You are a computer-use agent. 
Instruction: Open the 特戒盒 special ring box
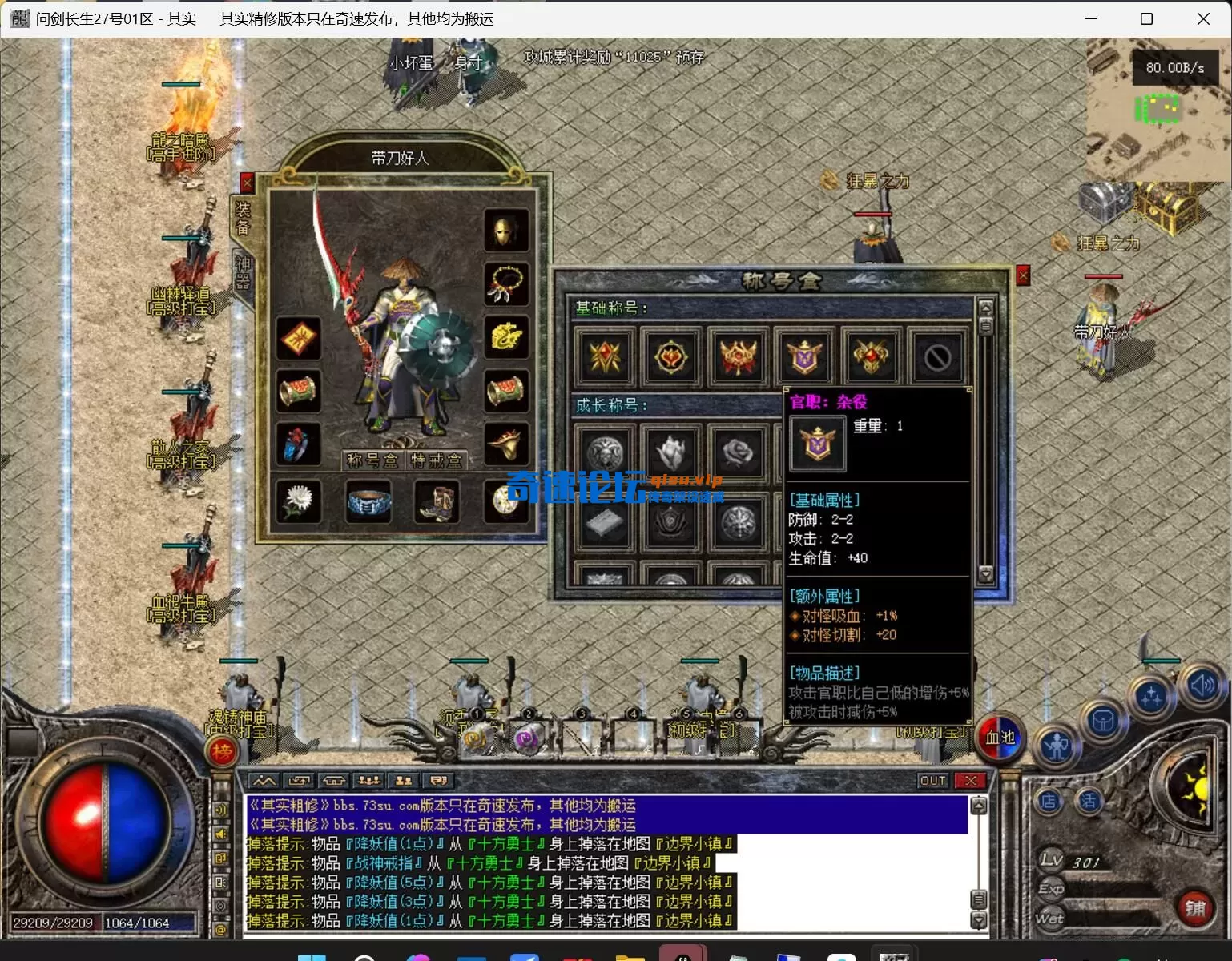(x=436, y=460)
